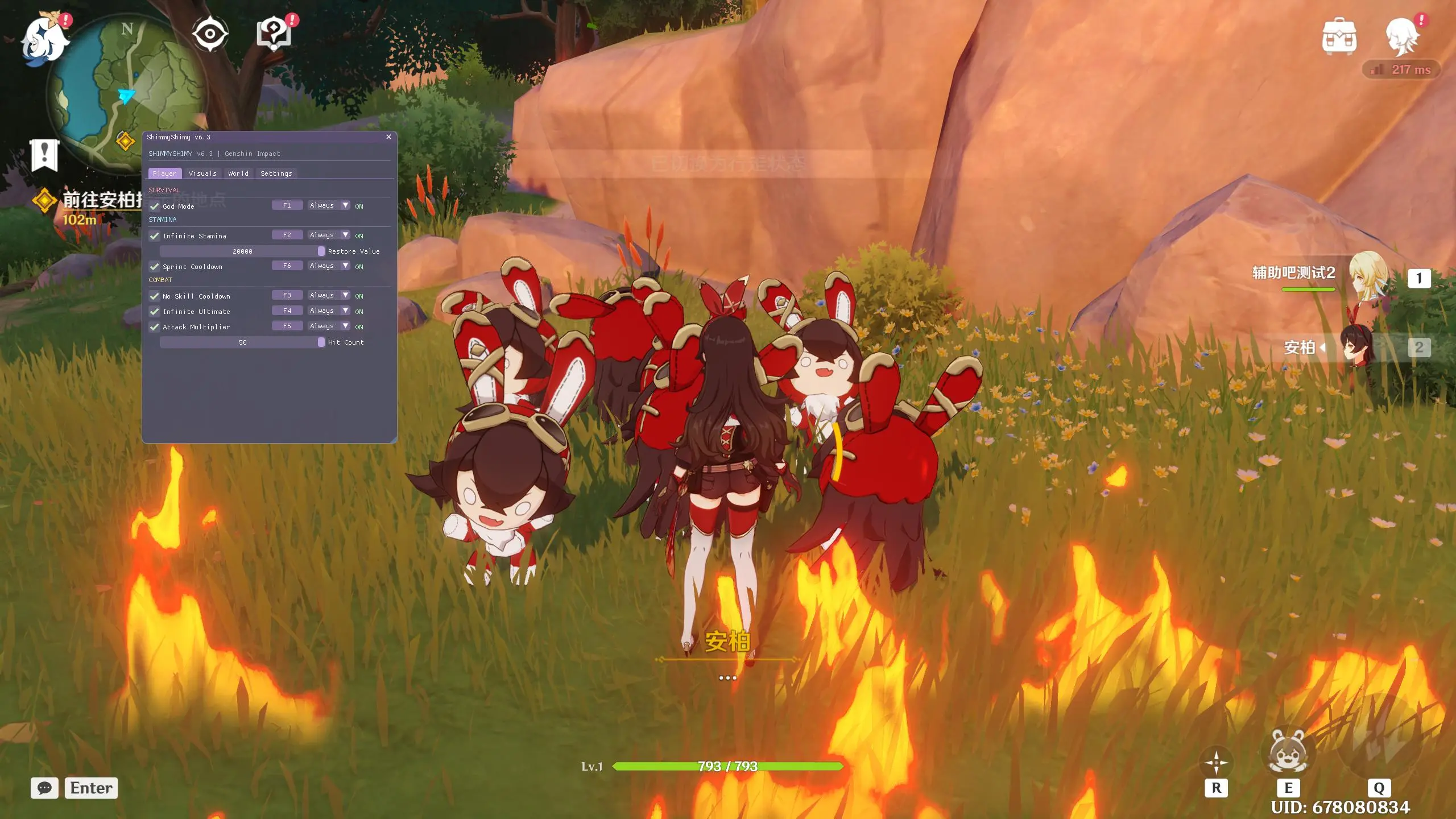
Task: Toggle the Infinite Stamina checkbox
Action: (x=154, y=236)
